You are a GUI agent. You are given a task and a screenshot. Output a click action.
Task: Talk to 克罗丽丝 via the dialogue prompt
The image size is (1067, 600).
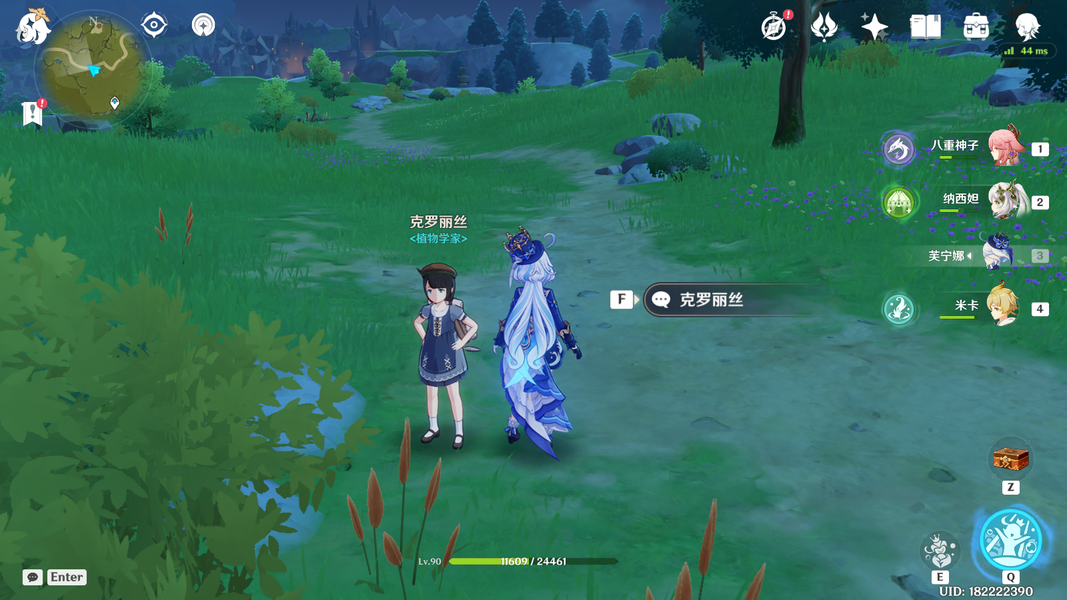tap(712, 300)
